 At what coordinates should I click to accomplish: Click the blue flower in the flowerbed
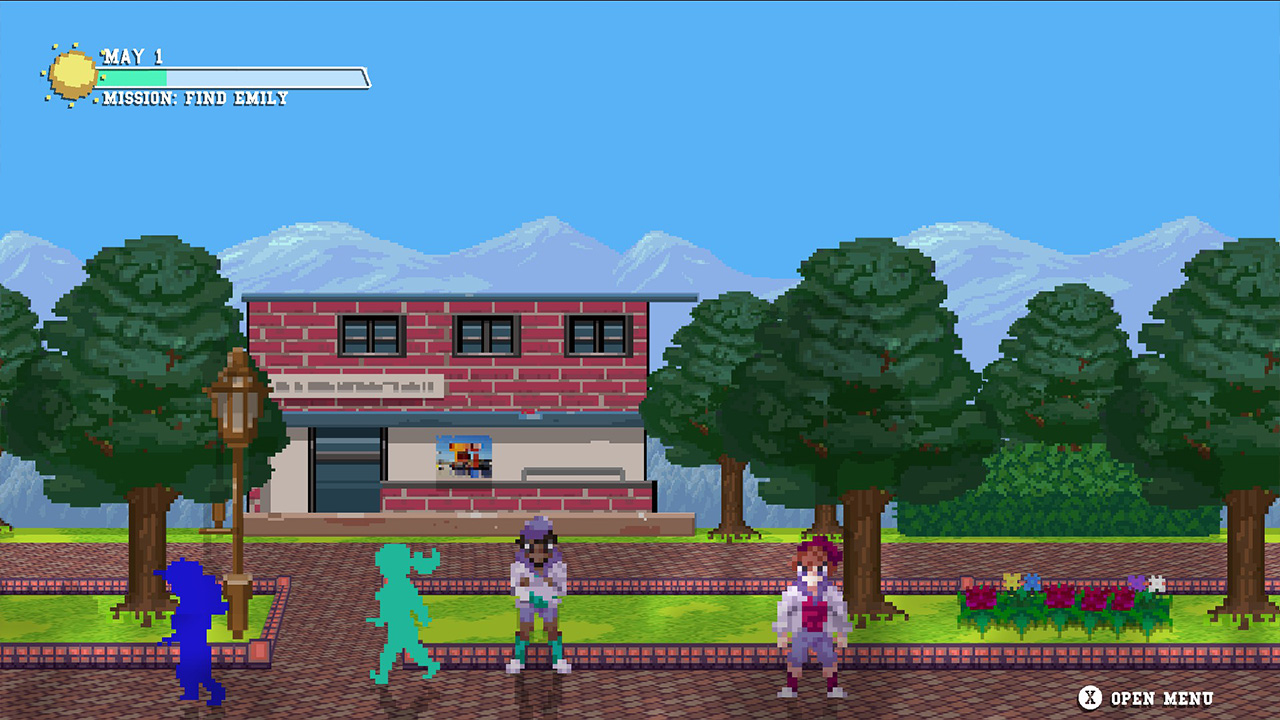(1032, 584)
